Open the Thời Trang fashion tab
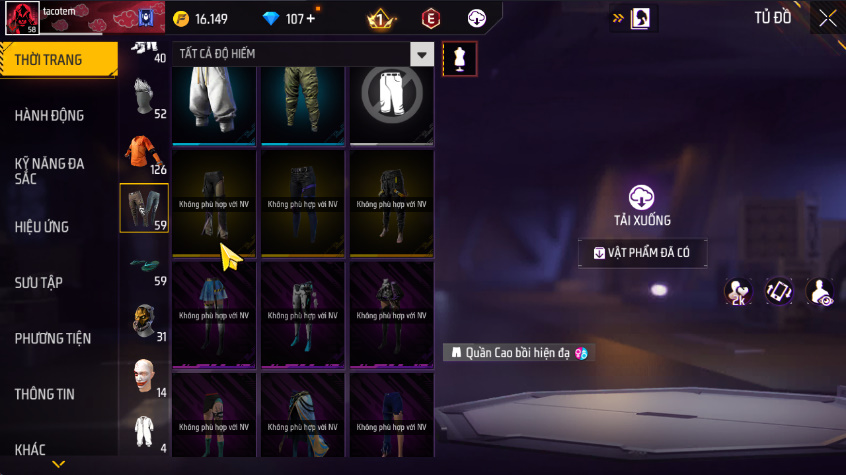 (50, 60)
